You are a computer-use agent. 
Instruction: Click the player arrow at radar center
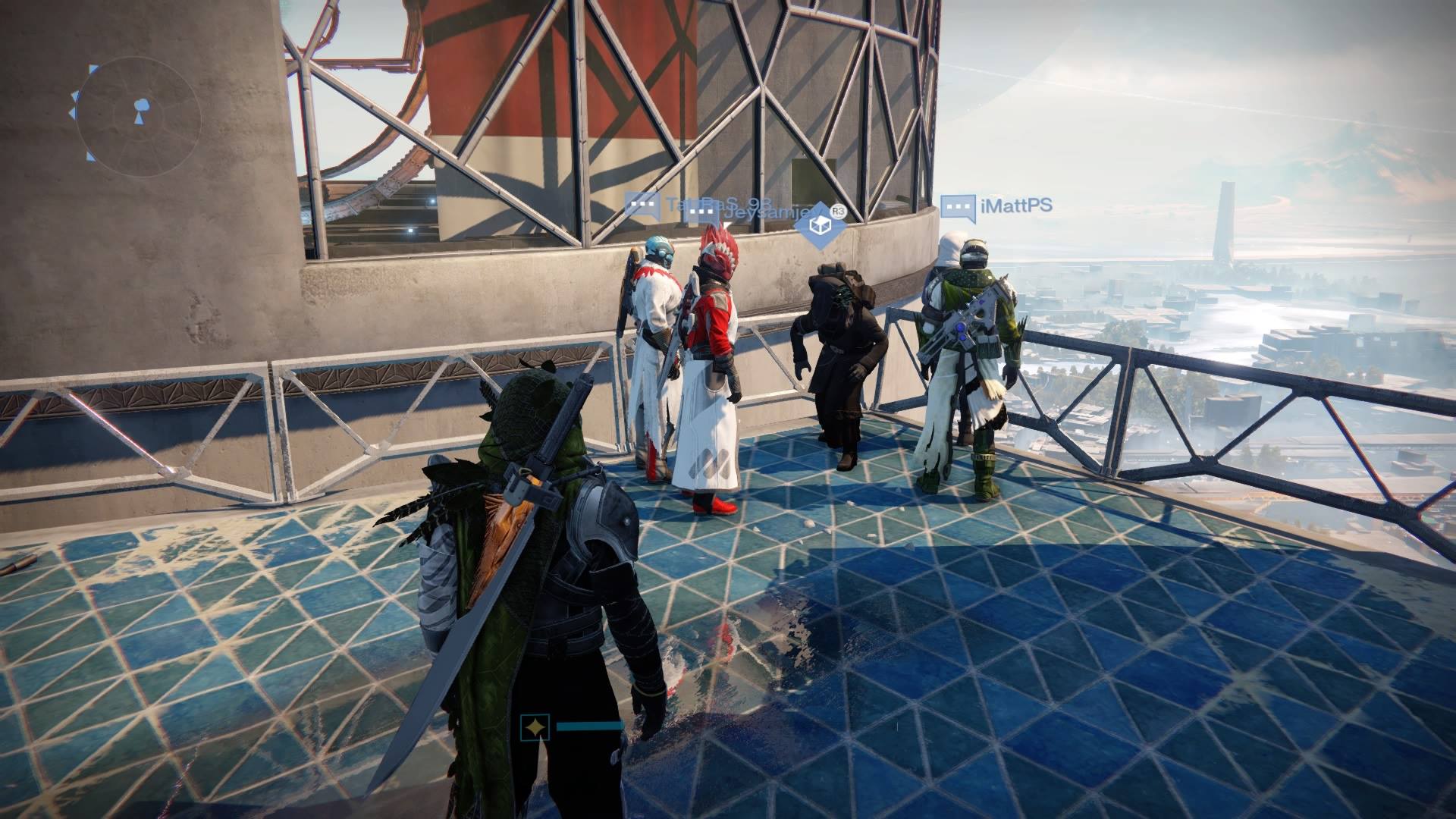(140, 120)
